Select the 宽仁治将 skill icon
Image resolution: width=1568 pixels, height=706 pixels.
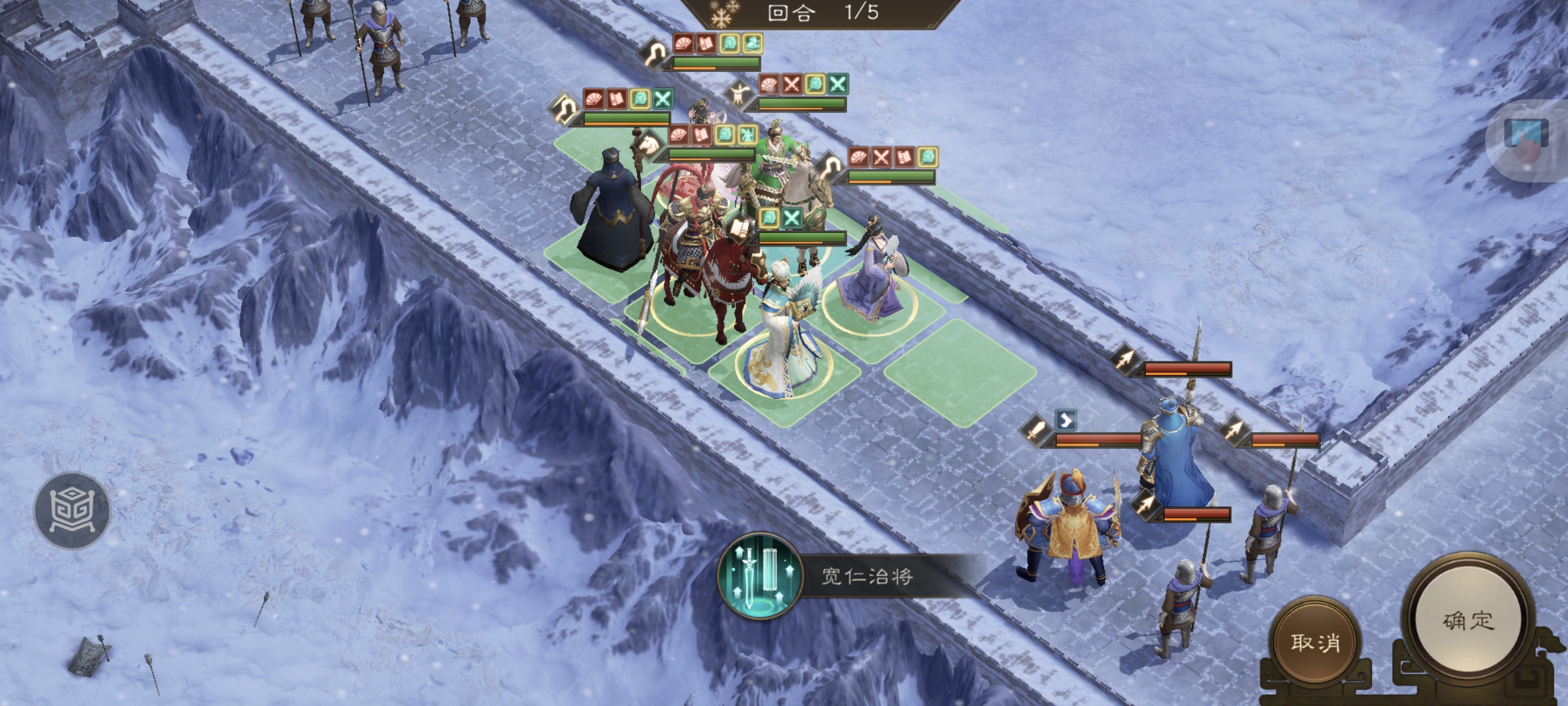[759, 576]
